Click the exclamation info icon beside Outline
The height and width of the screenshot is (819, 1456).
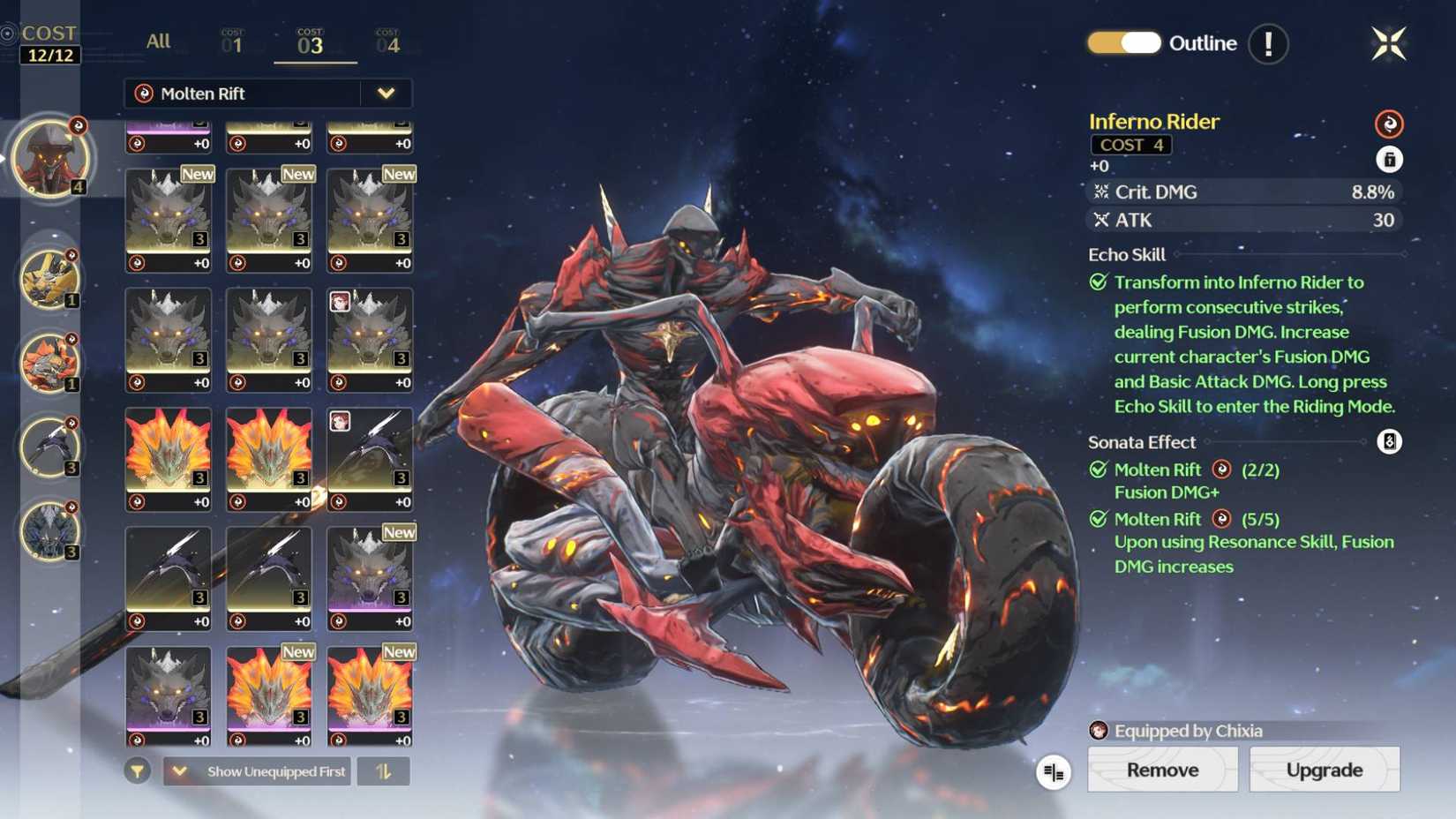tap(1268, 43)
